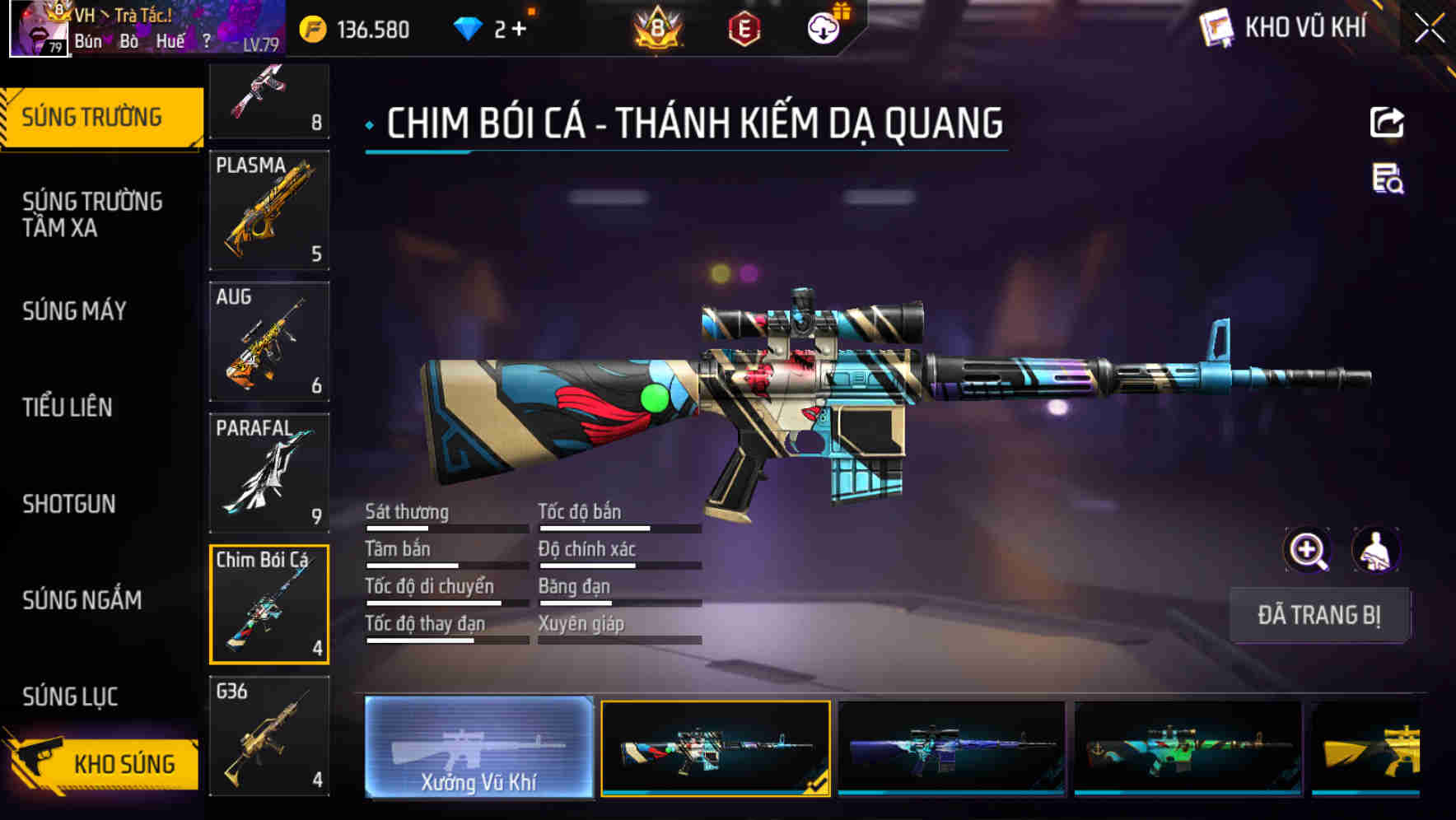Select the magnifying glass zoom icon

(x=1305, y=550)
